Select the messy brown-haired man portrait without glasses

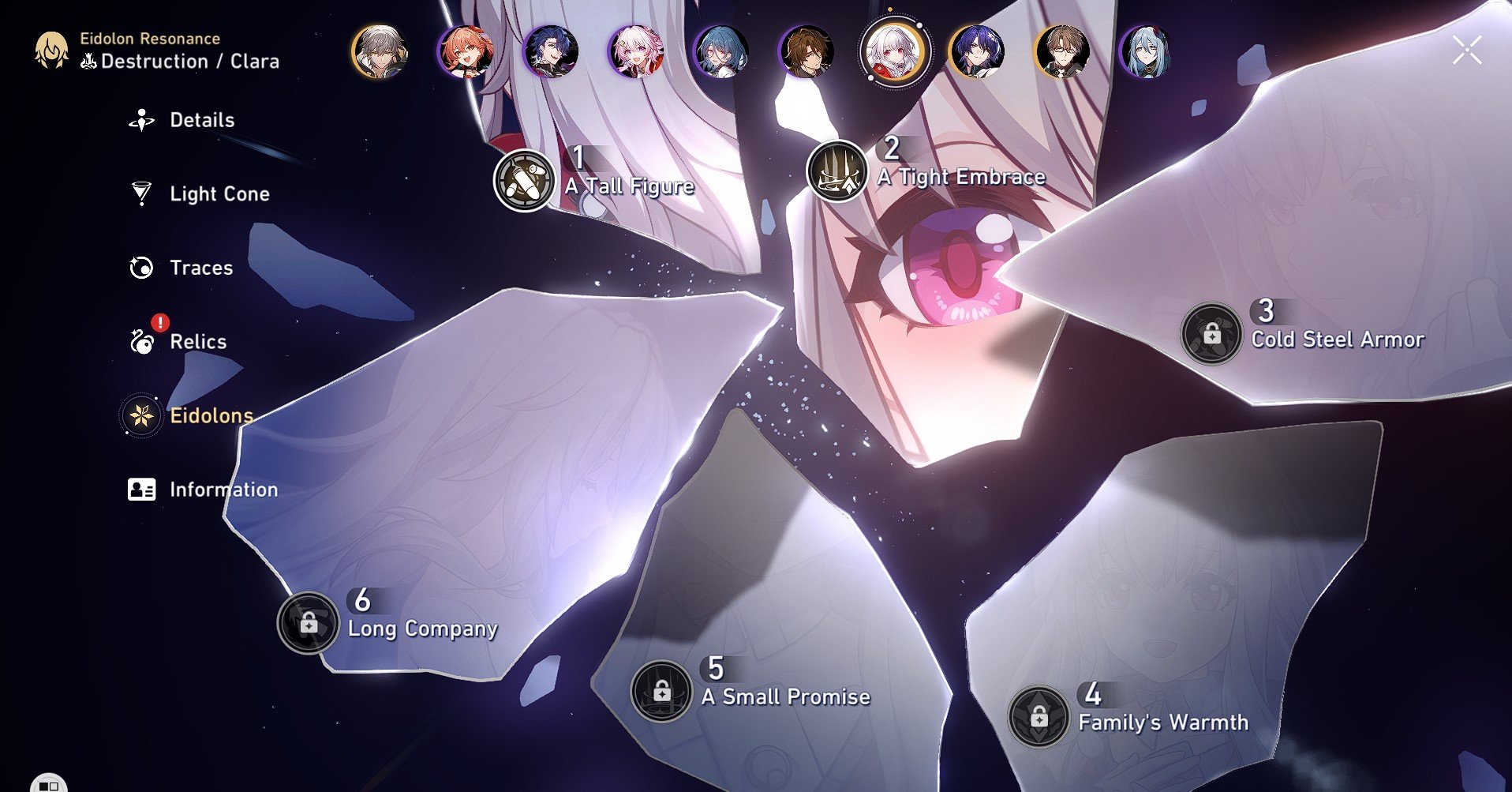(x=806, y=52)
